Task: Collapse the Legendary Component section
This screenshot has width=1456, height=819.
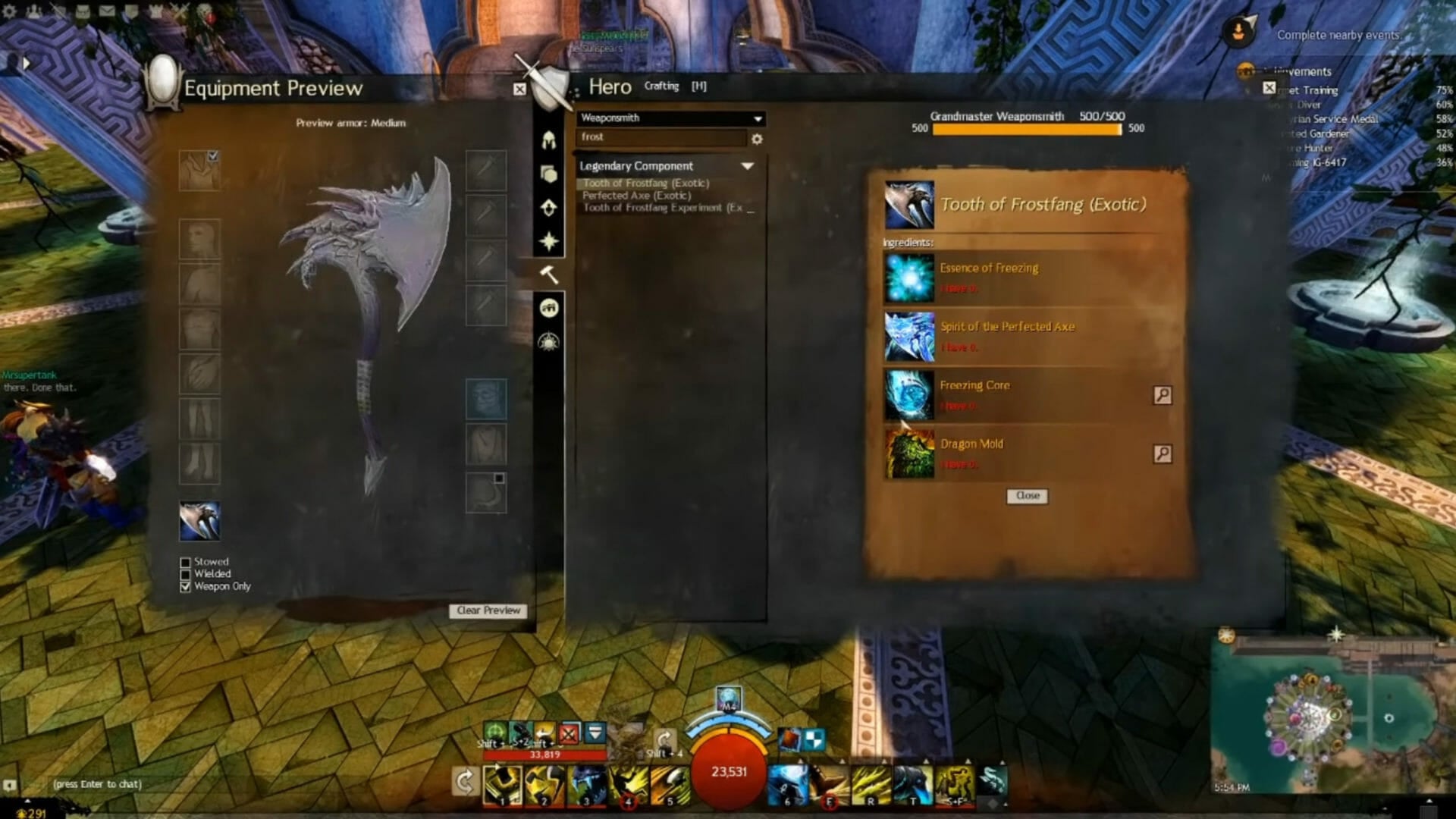Action: click(x=748, y=165)
